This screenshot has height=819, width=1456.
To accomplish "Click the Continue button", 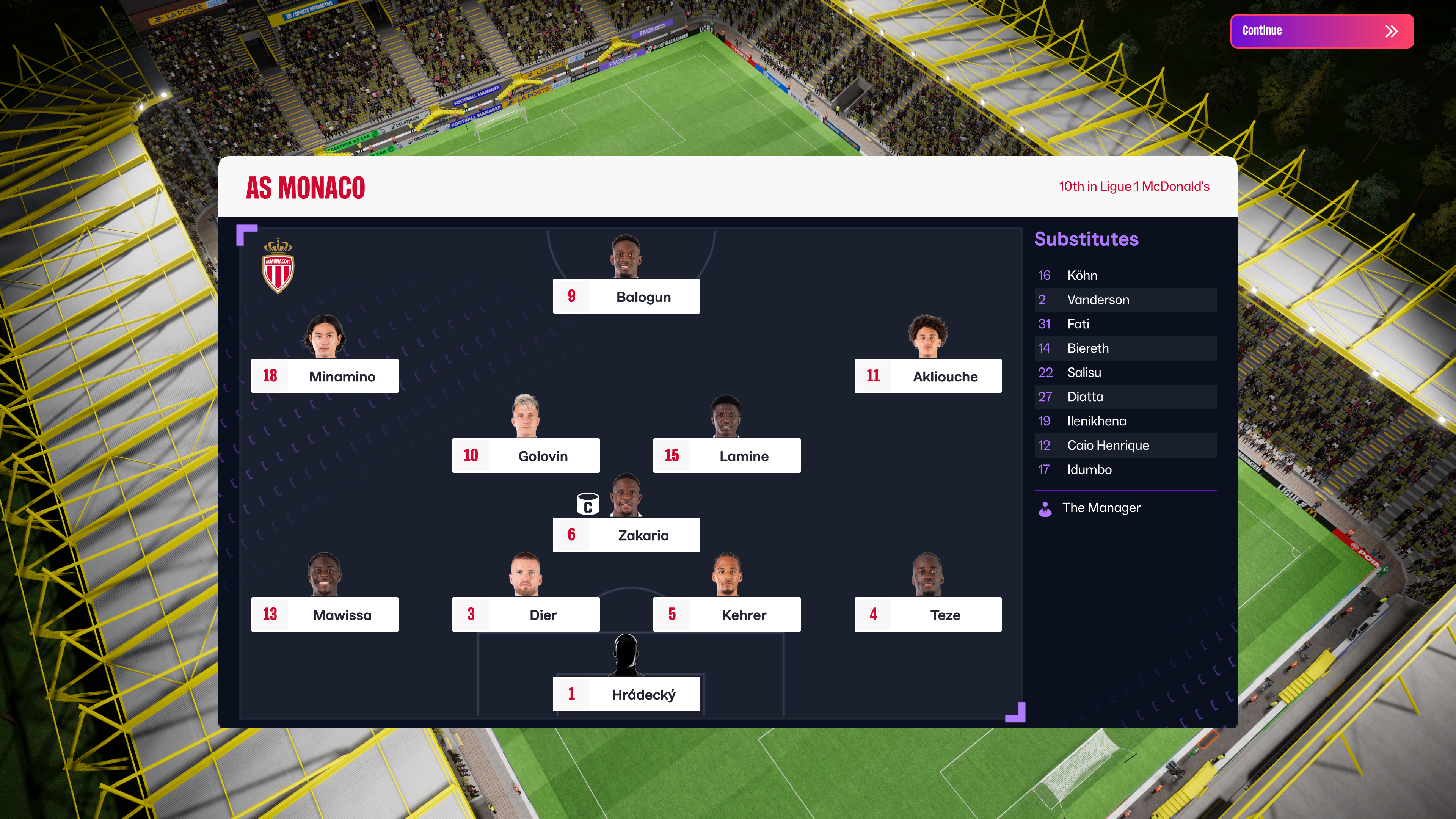I will coord(1321,31).
